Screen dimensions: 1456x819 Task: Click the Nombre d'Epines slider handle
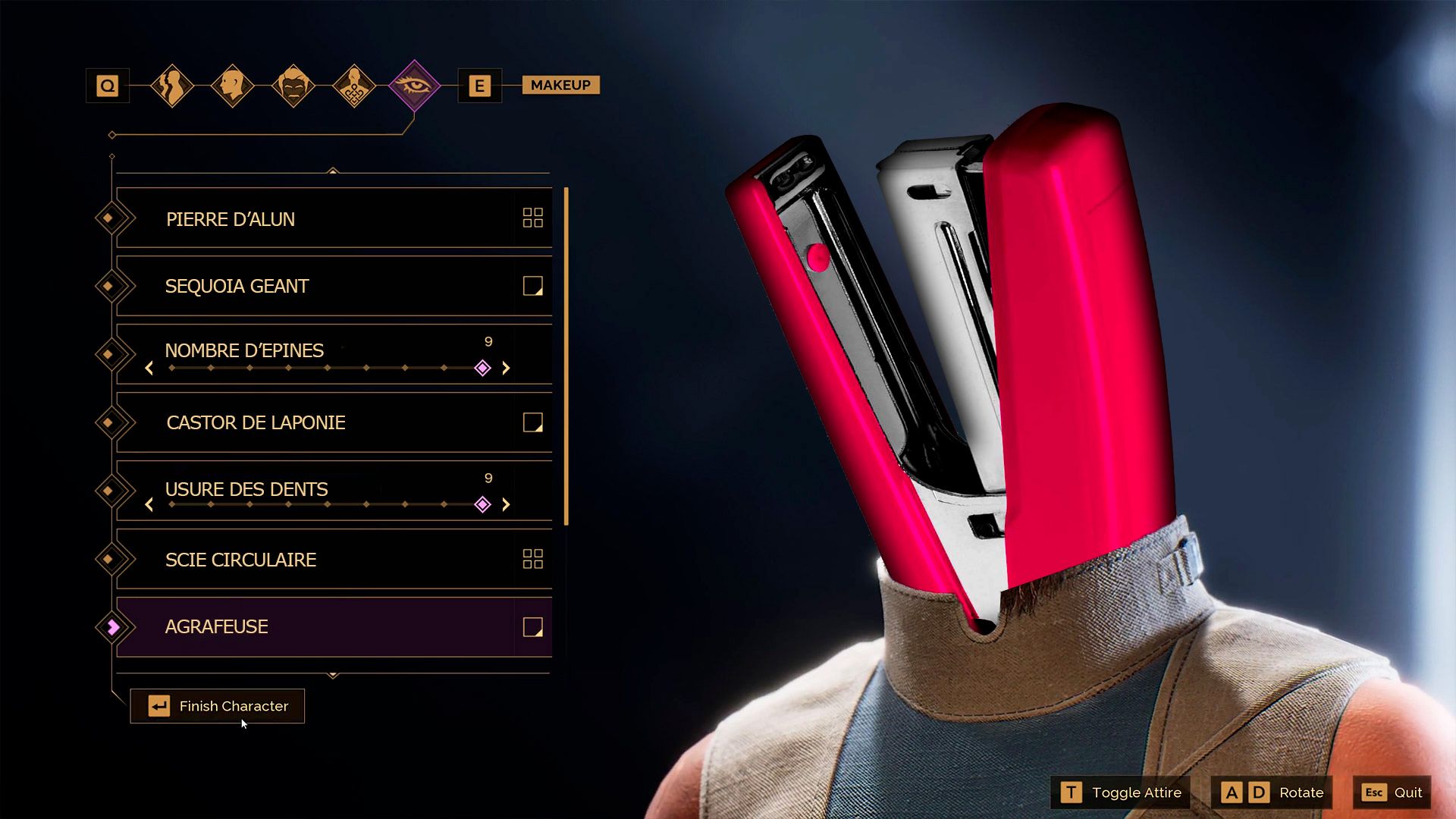click(482, 369)
